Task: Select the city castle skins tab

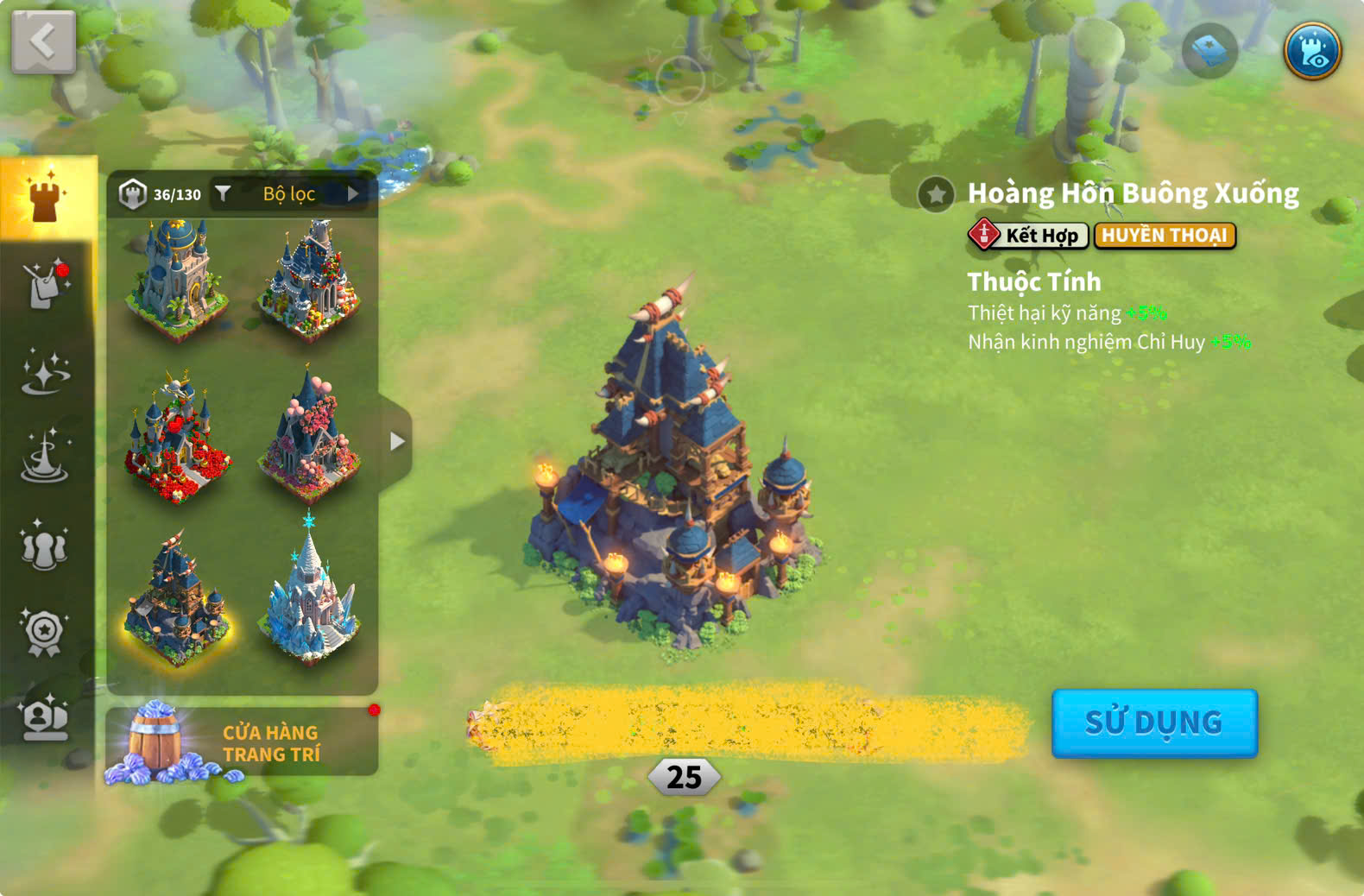Action: (x=47, y=199)
